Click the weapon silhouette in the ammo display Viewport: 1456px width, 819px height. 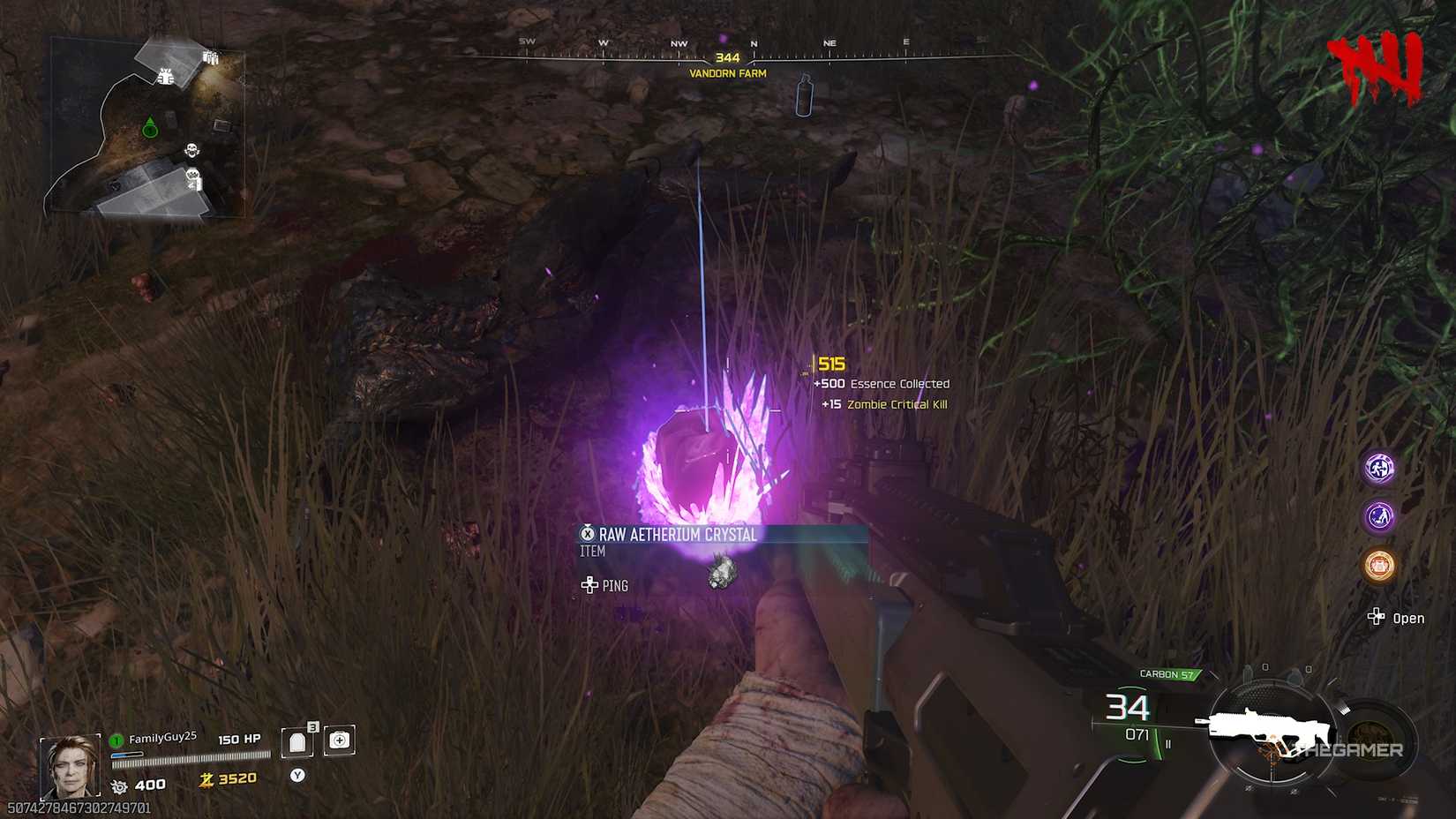pyautogui.click(x=1271, y=726)
